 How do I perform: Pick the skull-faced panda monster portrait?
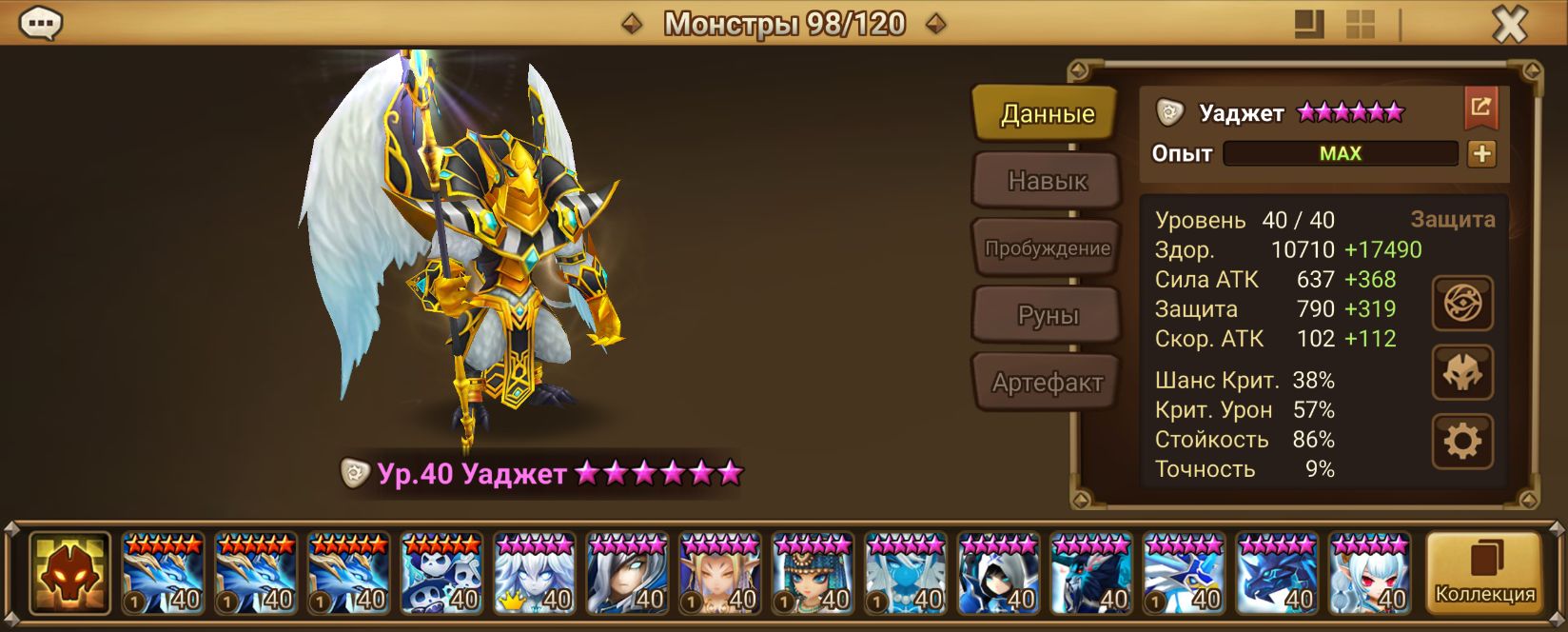tap(441, 574)
